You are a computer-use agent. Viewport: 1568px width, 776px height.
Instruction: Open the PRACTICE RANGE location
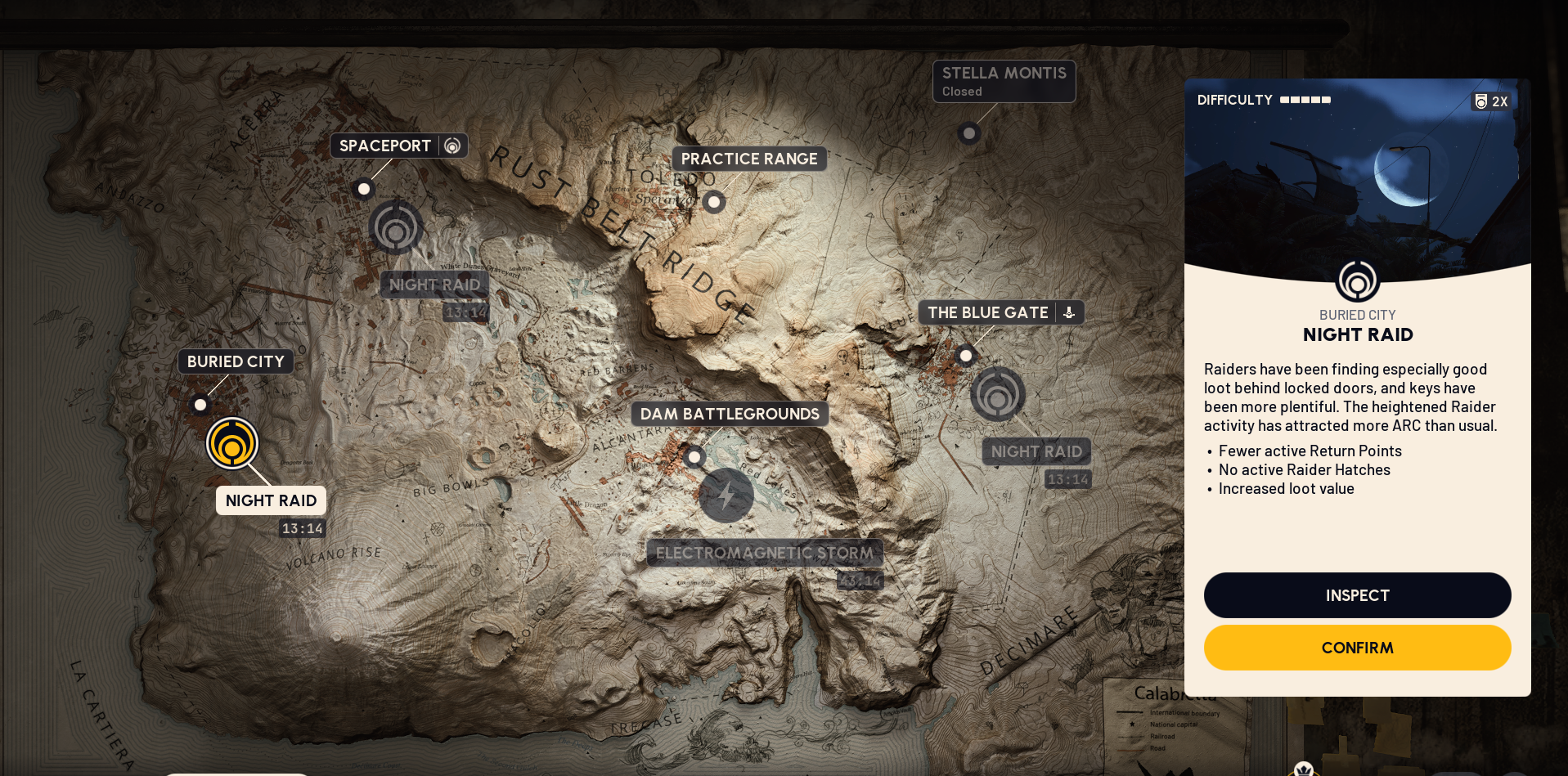[748, 159]
